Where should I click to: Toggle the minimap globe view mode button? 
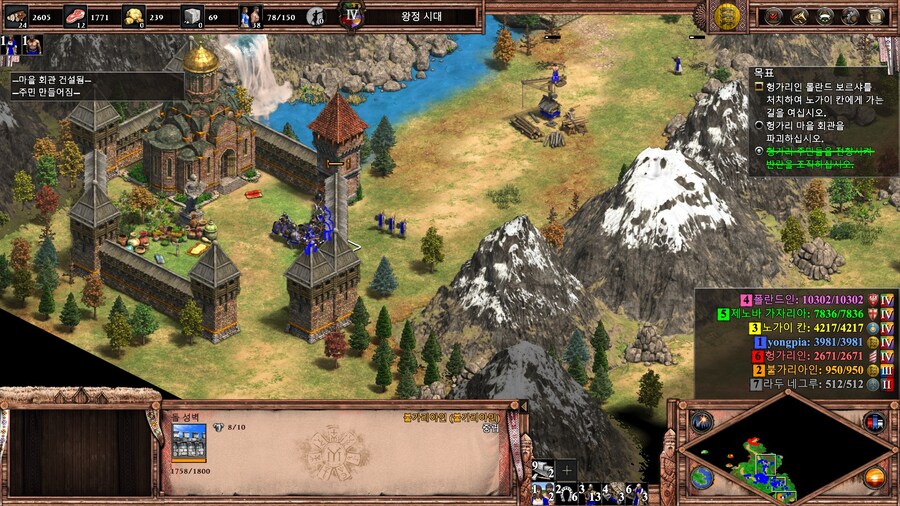point(701,476)
